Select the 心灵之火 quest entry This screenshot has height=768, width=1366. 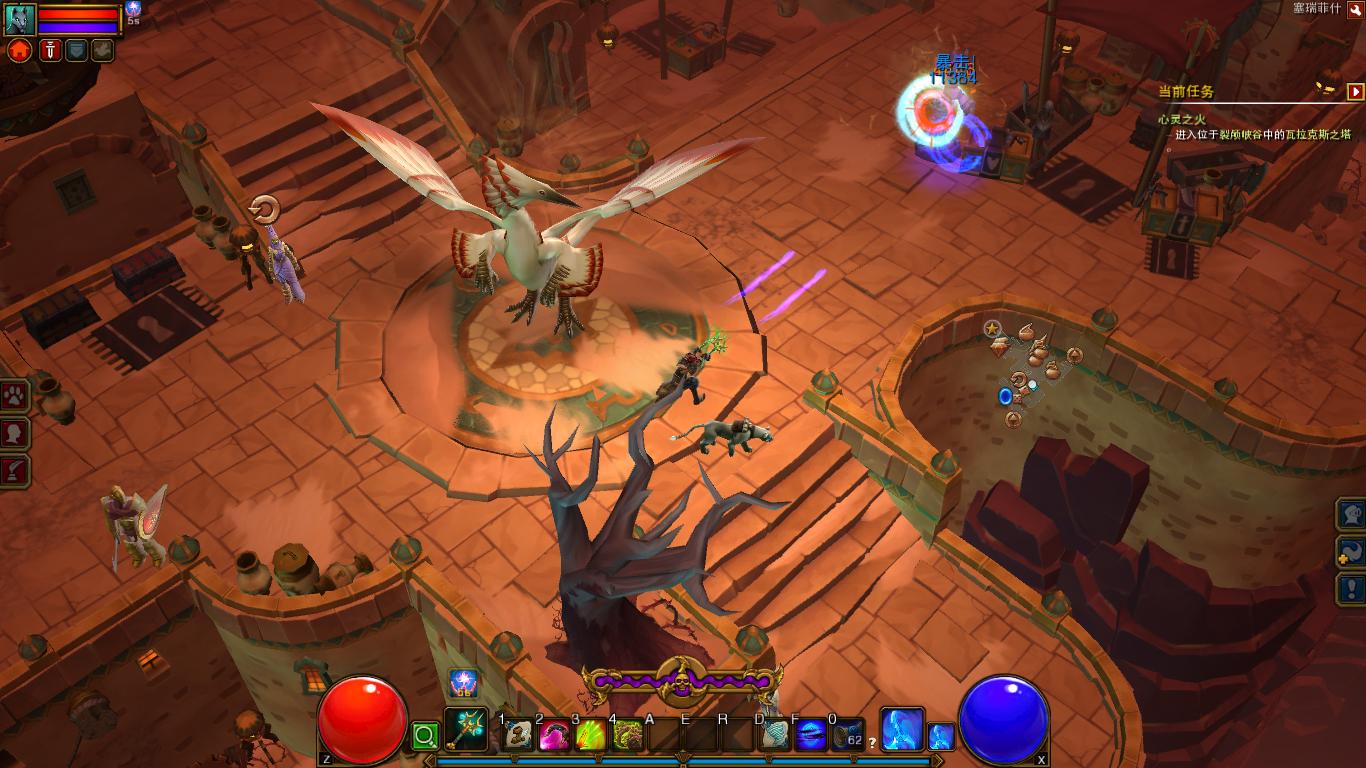[x=1182, y=119]
